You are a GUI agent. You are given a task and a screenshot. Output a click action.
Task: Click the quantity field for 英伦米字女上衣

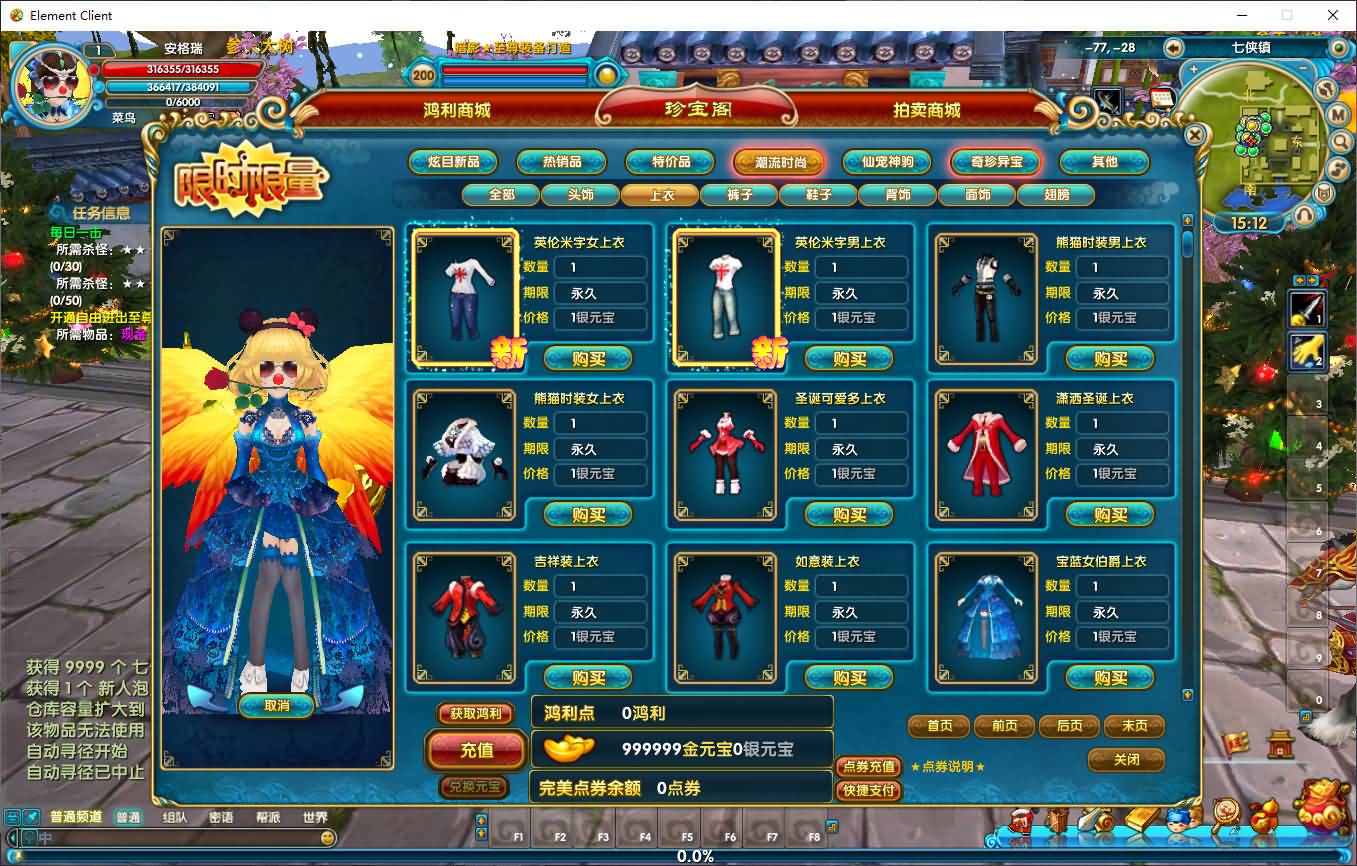tap(601, 267)
